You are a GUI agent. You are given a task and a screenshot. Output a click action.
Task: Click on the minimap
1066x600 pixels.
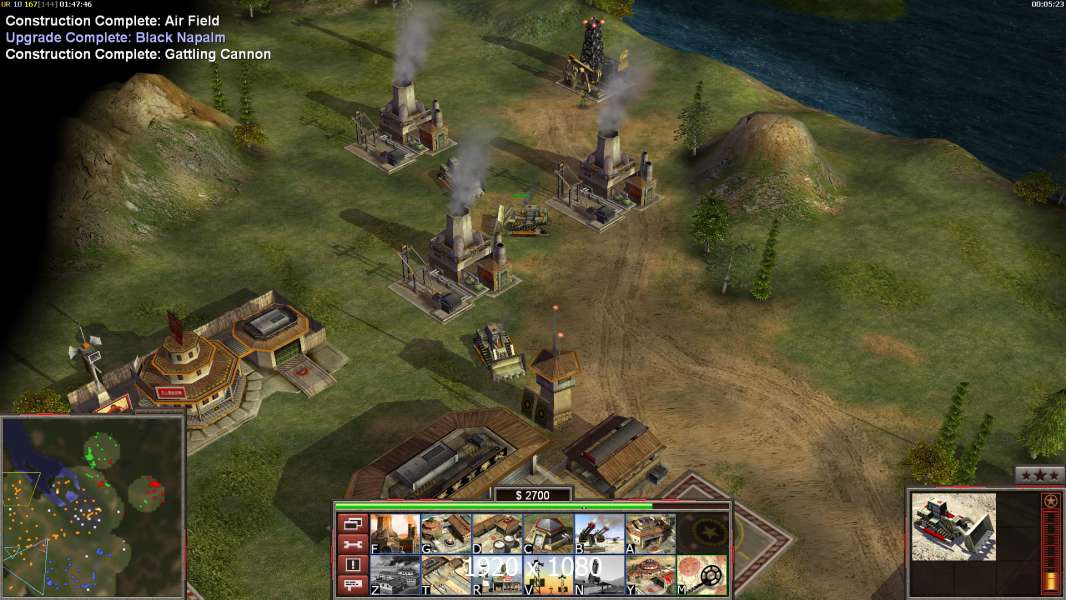pyautogui.click(x=93, y=505)
